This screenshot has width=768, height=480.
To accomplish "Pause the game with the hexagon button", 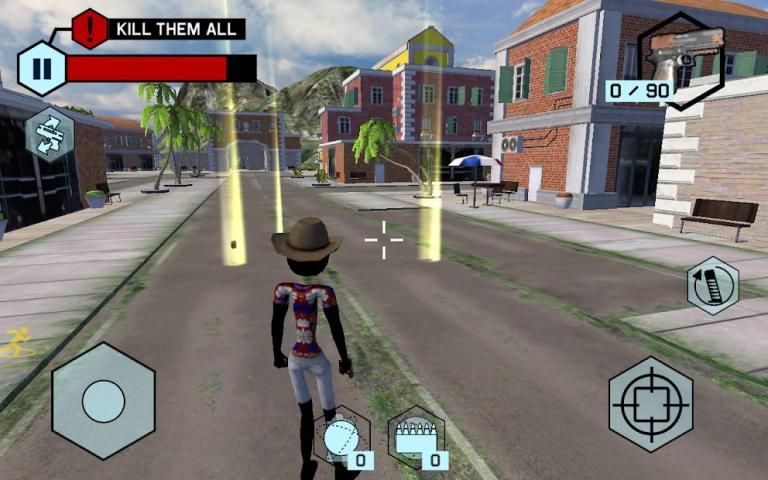I will point(41,69).
